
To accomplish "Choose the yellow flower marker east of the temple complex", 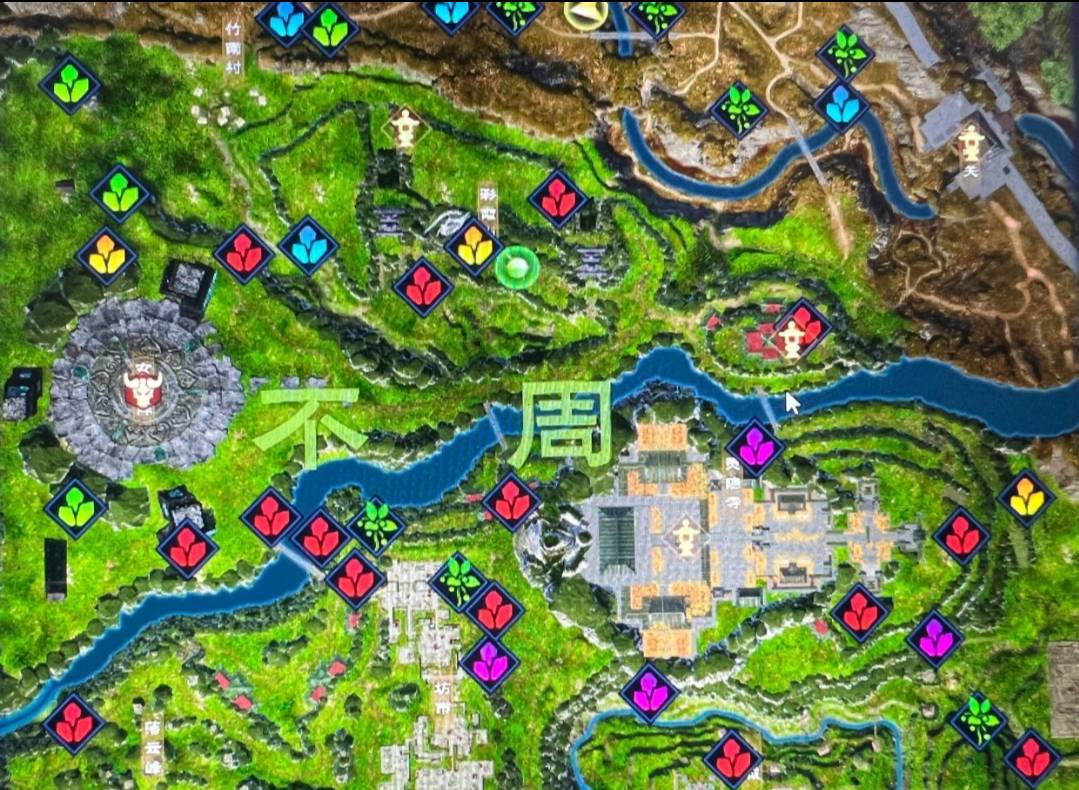I will pyautogui.click(x=1026, y=496).
